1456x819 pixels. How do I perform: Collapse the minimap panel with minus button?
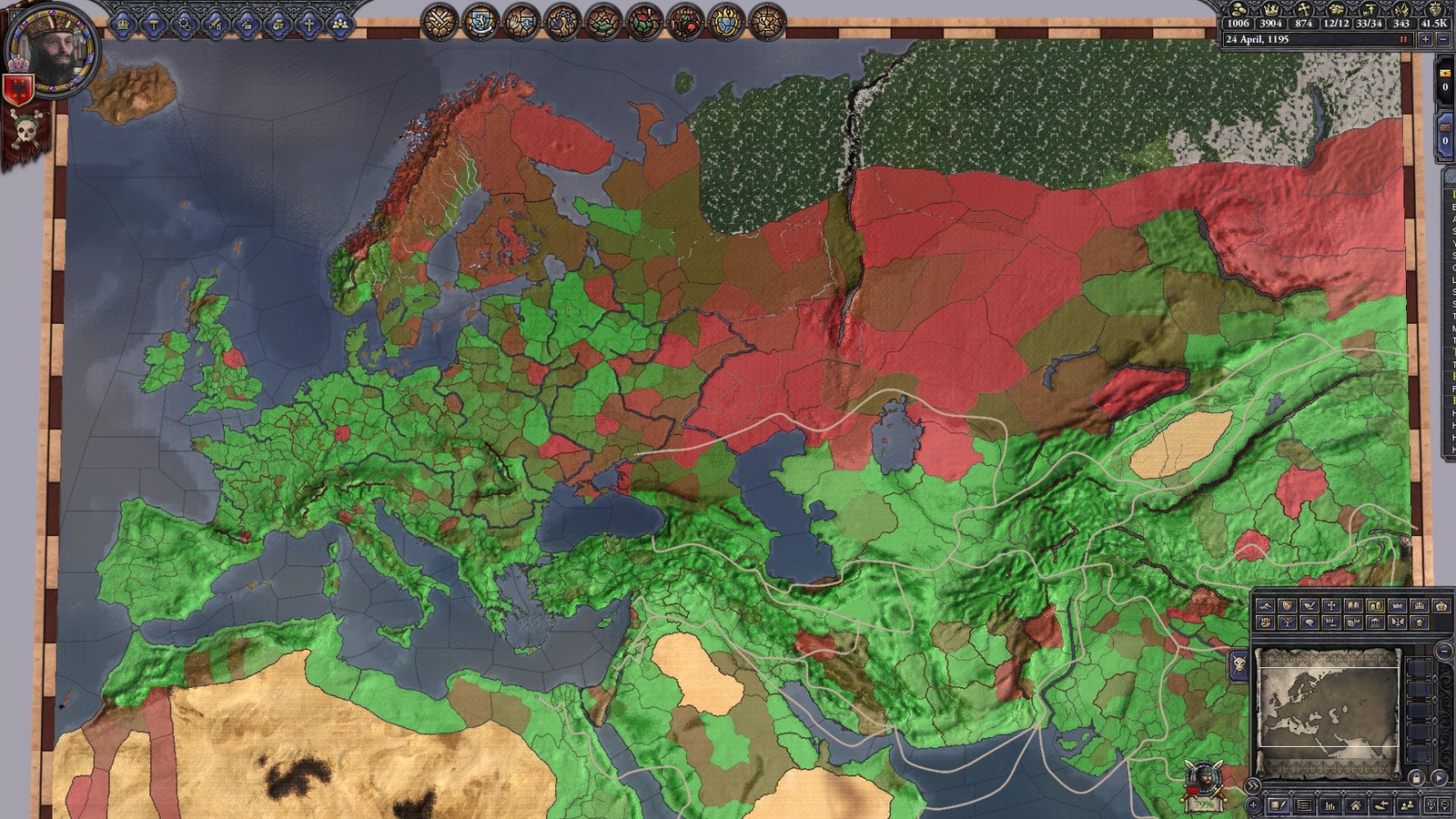coord(1444,652)
